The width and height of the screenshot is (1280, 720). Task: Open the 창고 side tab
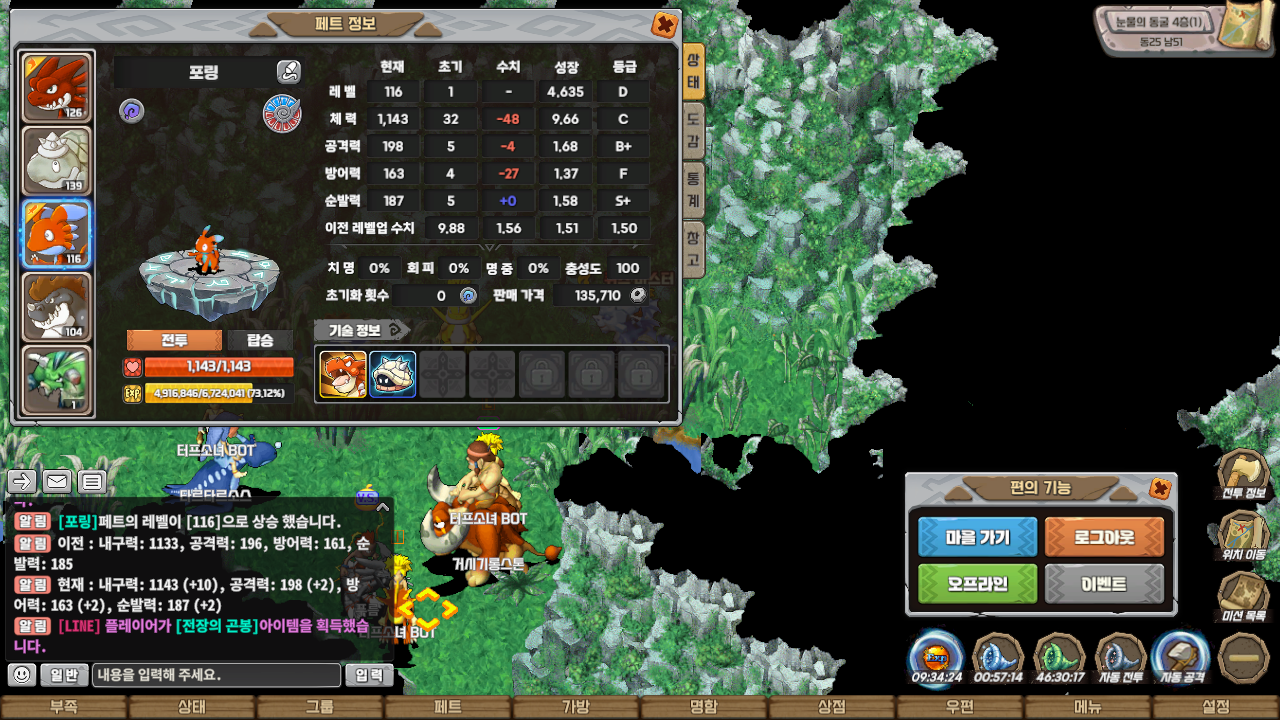[x=693, y=249]
